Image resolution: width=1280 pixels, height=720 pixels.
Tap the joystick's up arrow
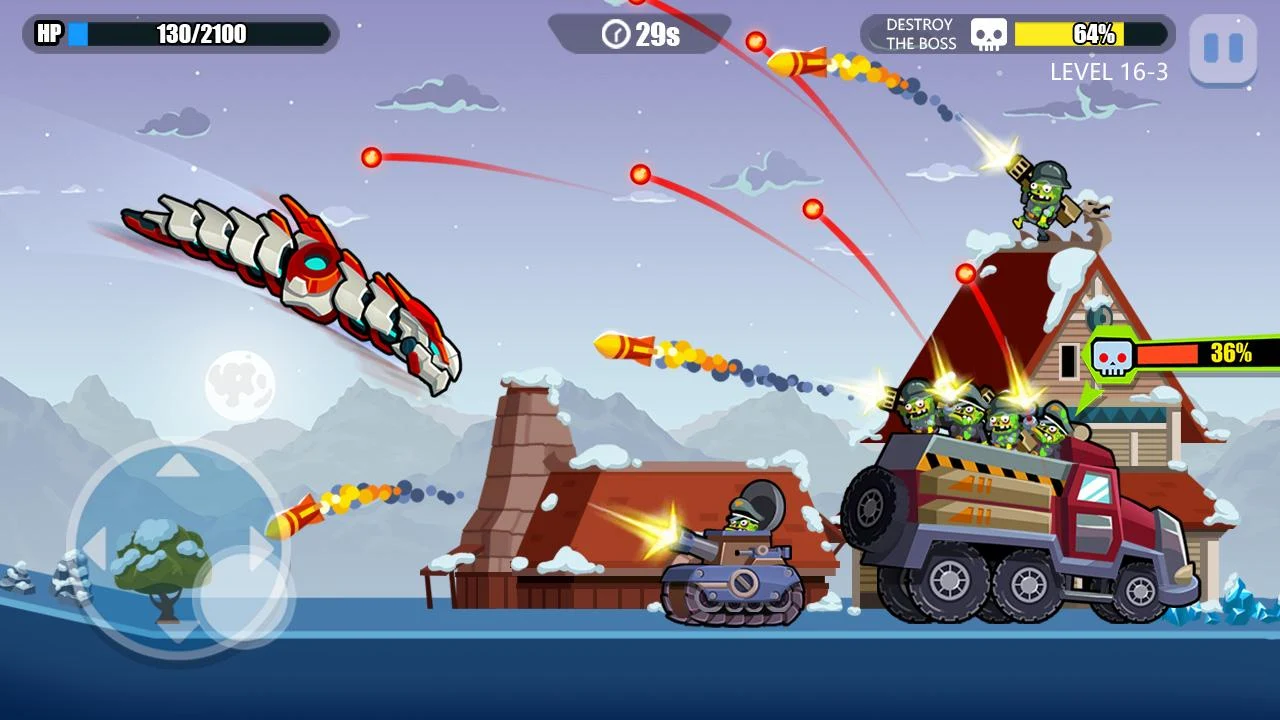pyautogui.click(x=178, y=465)
